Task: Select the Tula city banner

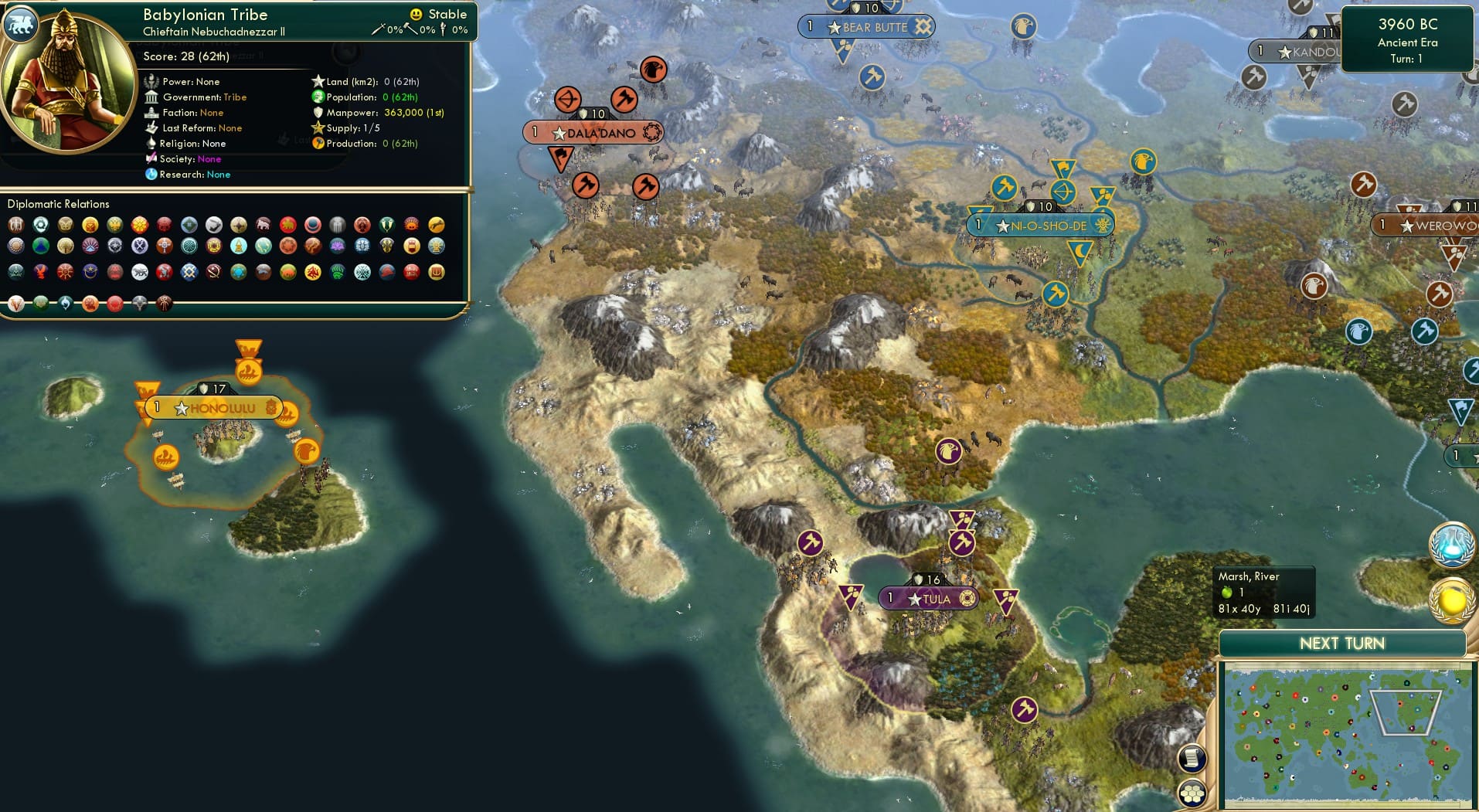Action: point(929,597)
